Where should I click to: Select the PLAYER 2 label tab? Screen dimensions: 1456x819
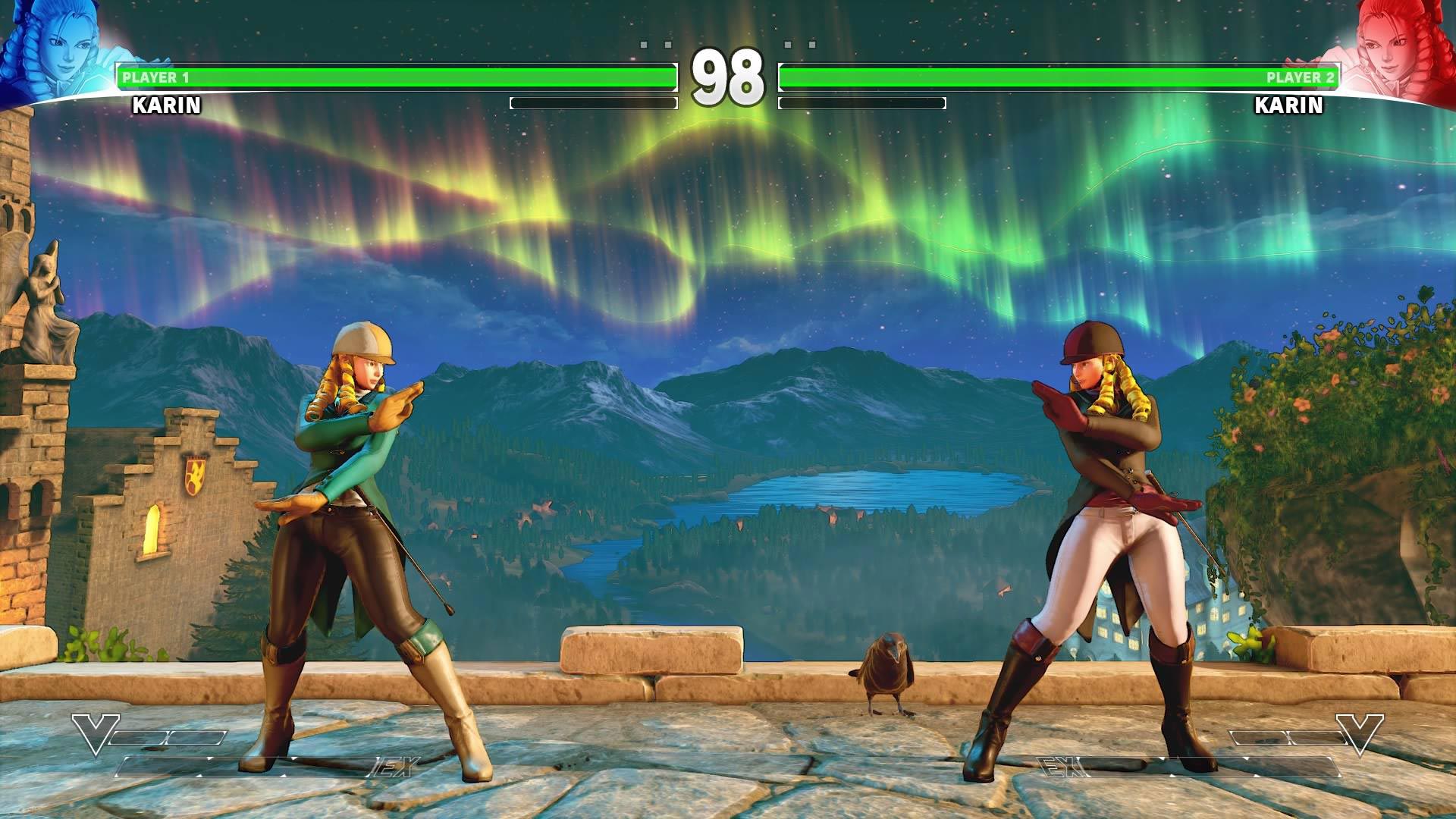pyautogui.click(x=1301, y=76)
